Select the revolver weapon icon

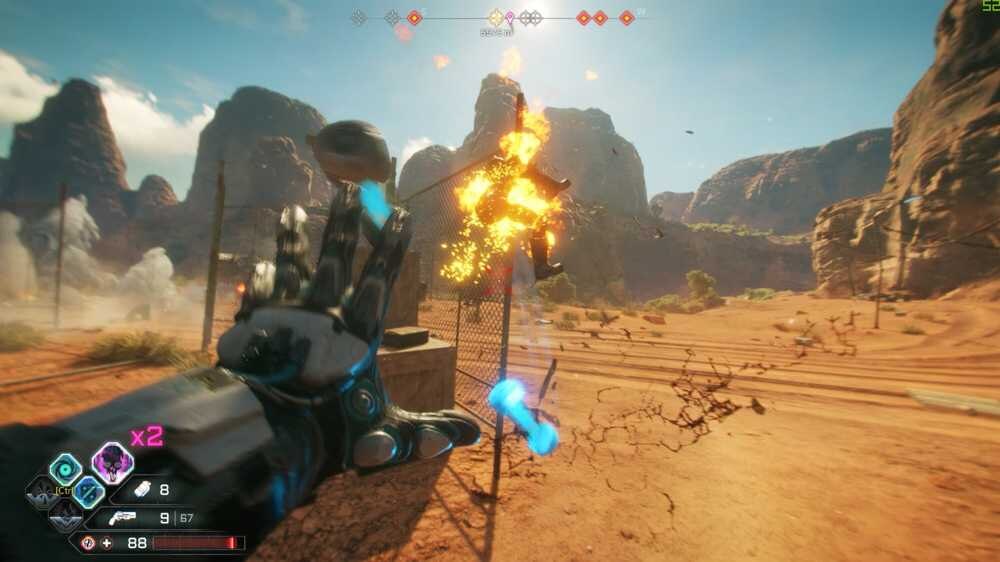coord(123,518)
